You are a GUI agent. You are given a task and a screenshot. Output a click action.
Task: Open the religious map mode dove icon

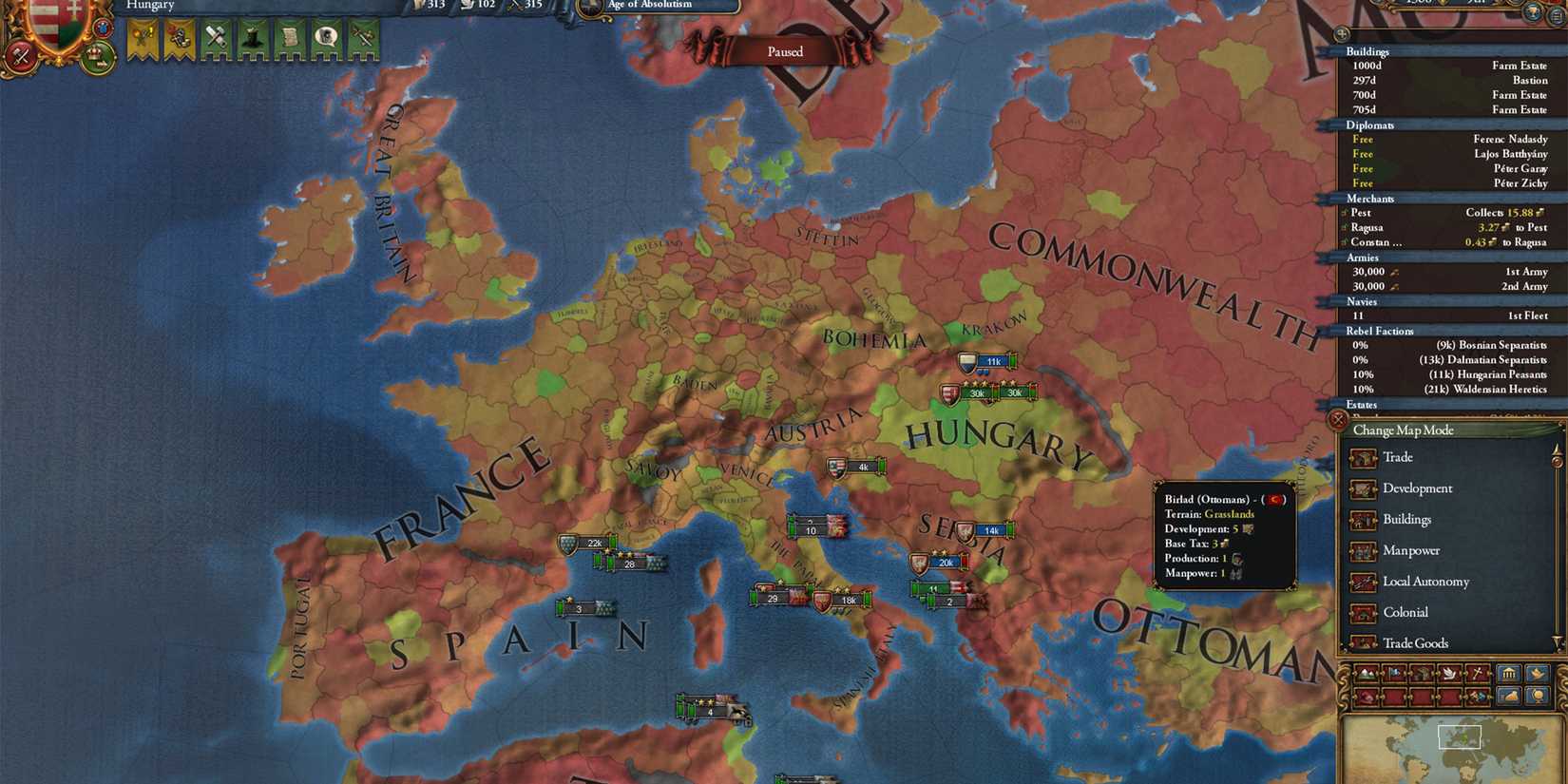[x=1450, y=674]
